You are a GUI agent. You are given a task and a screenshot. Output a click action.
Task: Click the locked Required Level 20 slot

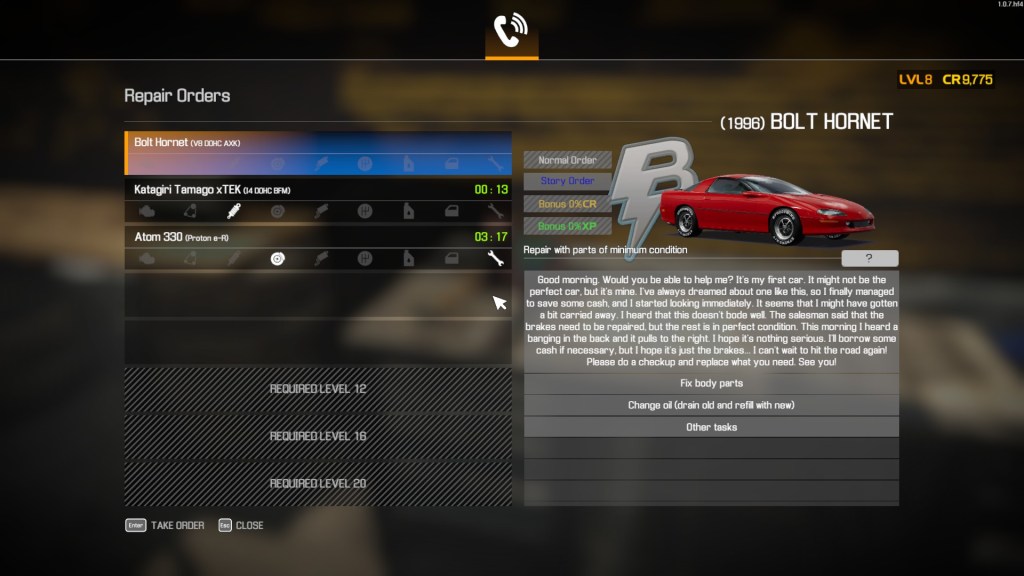click(x=318, y=483)
